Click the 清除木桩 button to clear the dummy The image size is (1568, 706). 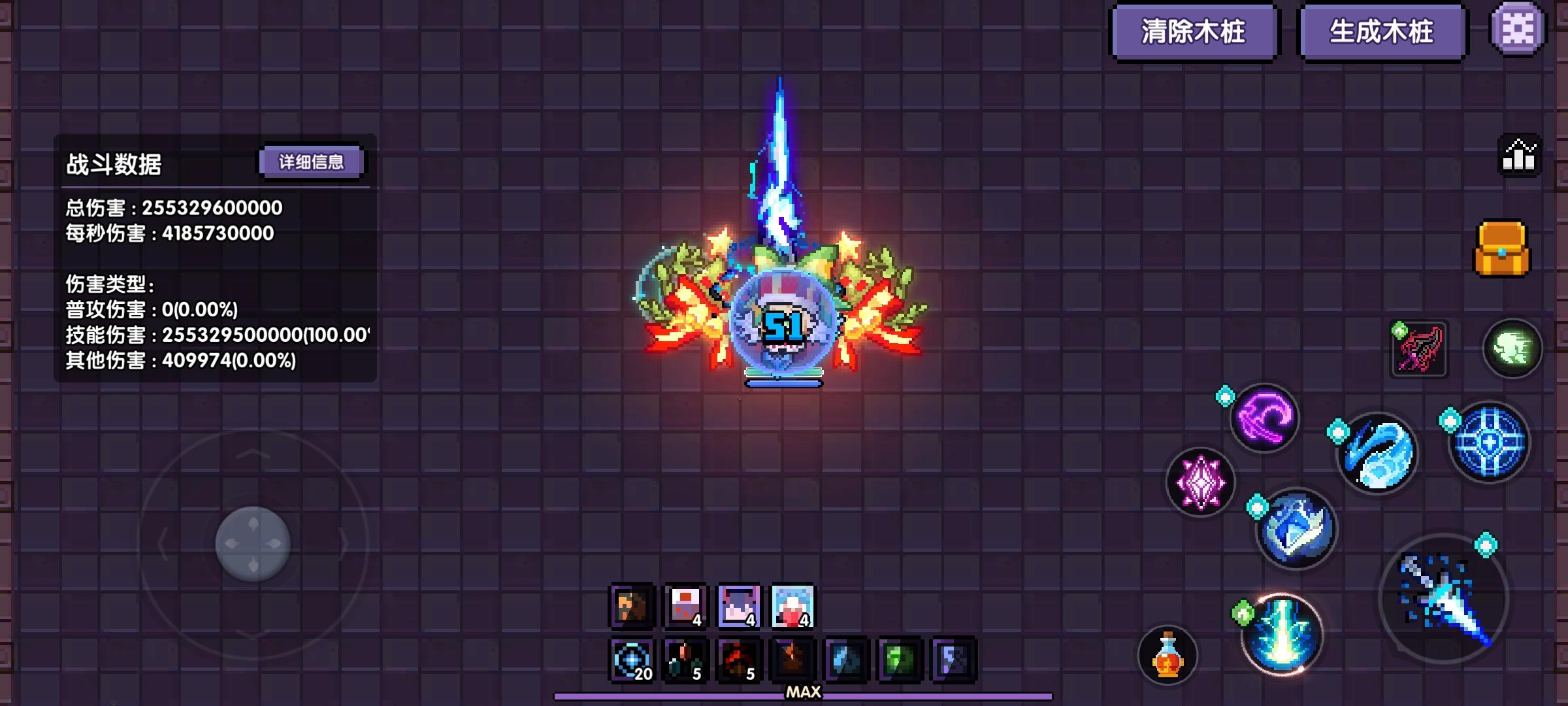pos(1195,29)
